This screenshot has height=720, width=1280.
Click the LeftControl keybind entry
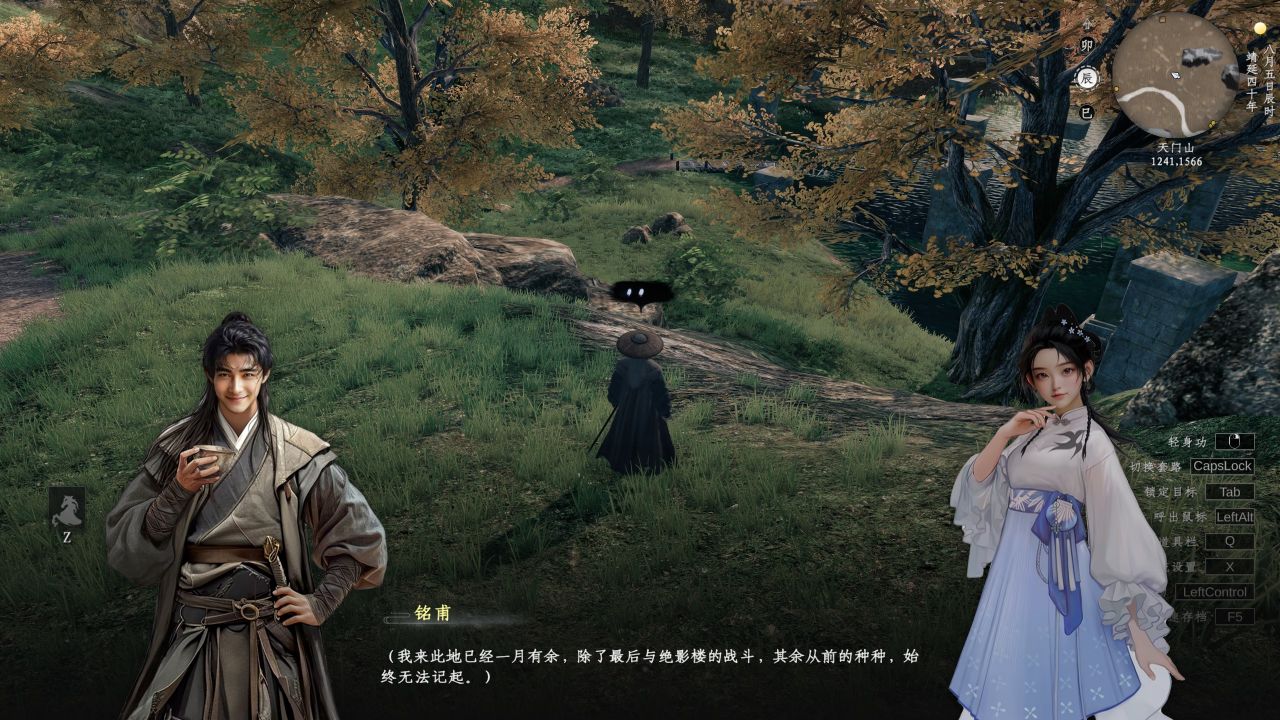tap(1216, 591)
